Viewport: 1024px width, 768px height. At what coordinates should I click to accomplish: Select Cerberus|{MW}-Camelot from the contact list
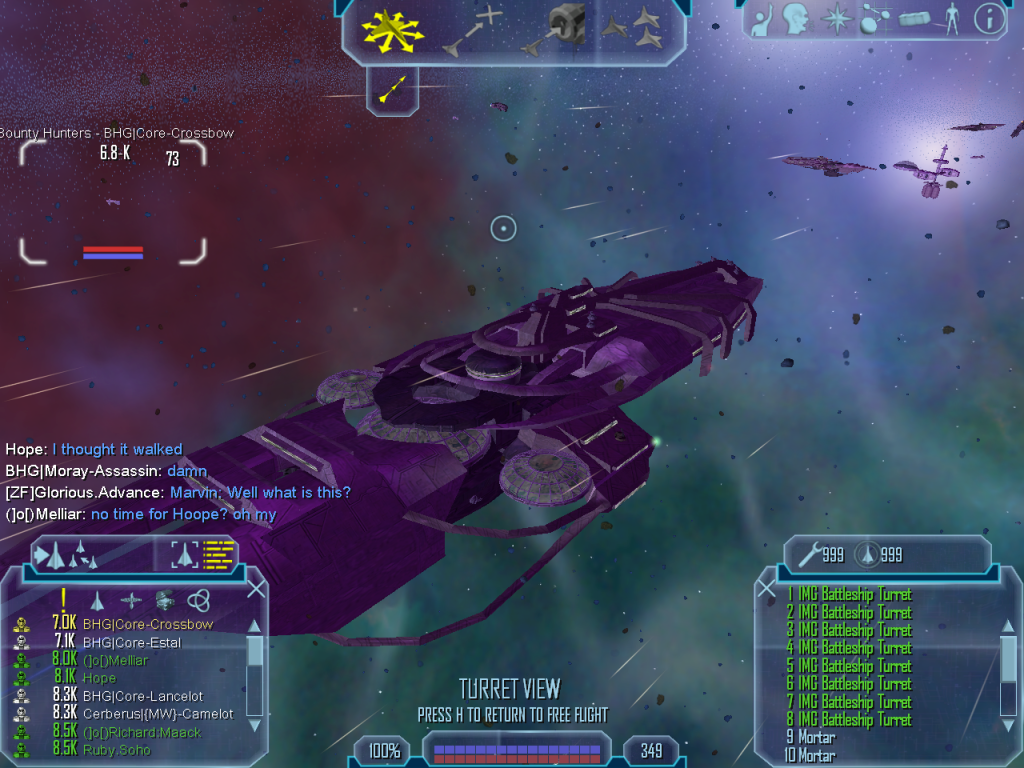[x=158, y=714]
